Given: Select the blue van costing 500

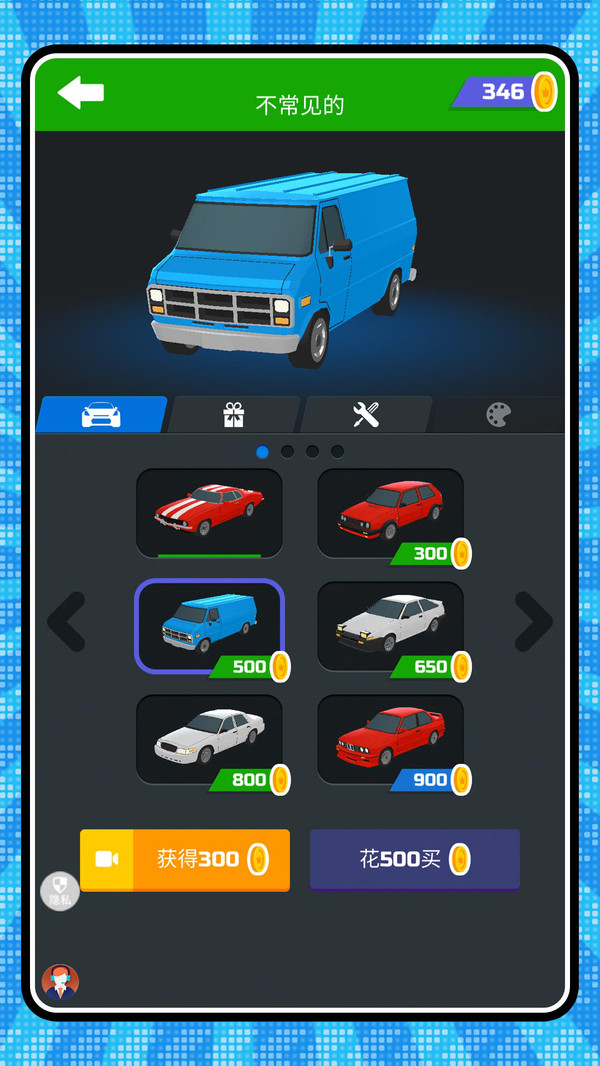Looking at the screenshot, I should click(x=209, y=626).
